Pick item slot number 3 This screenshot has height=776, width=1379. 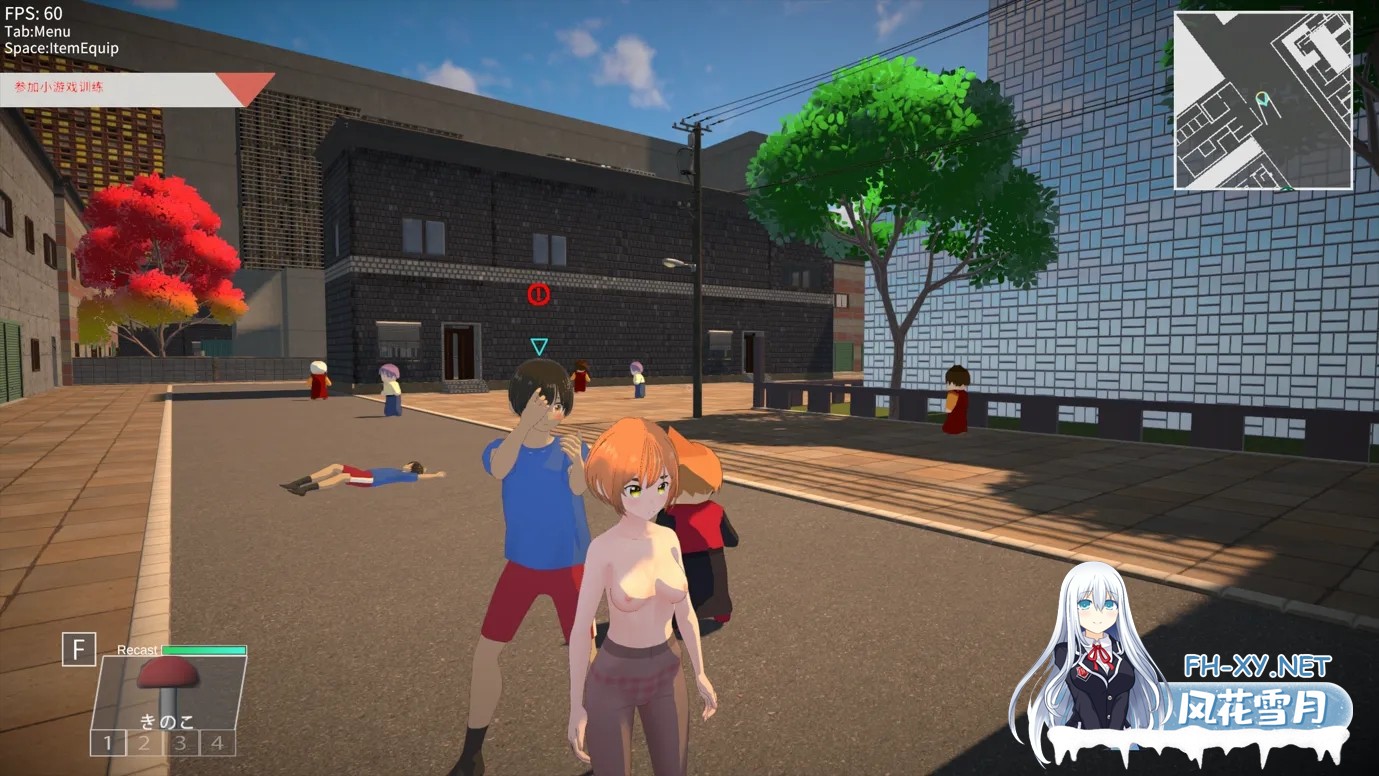tap(180, 743)
